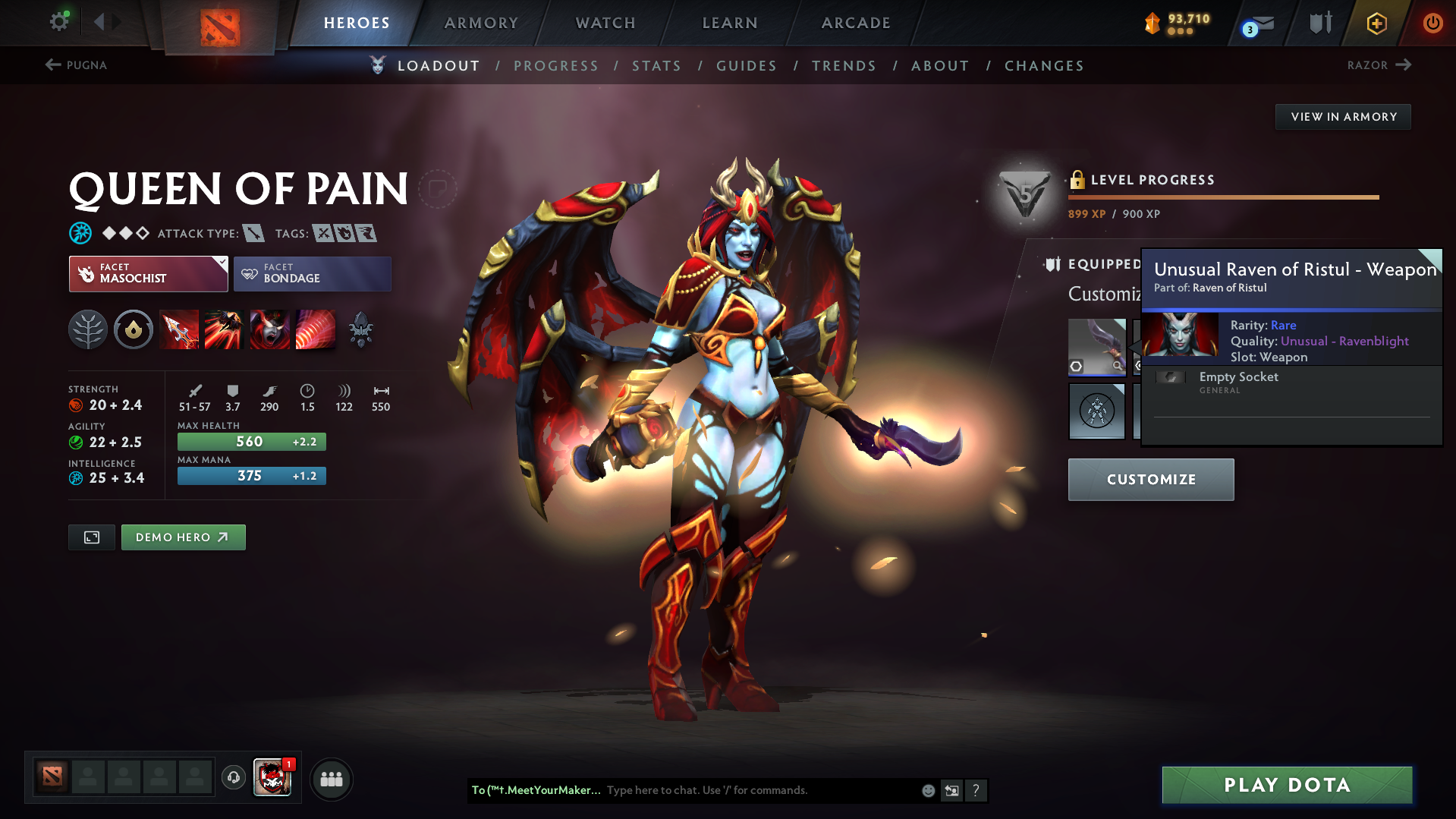Open the Customize loadout button

coord(1150,480)
